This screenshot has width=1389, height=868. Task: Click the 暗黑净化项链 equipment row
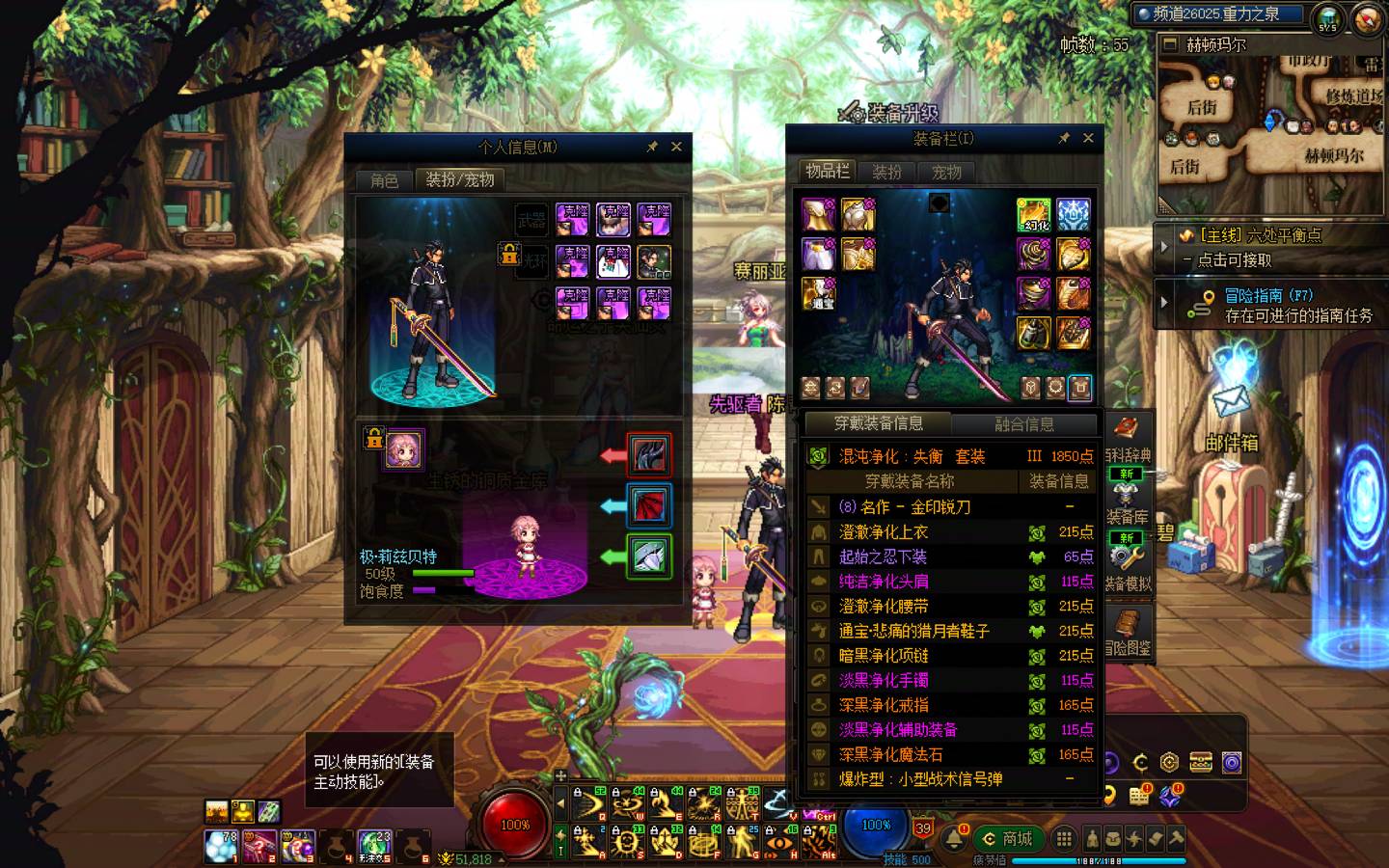coord(950,656)
